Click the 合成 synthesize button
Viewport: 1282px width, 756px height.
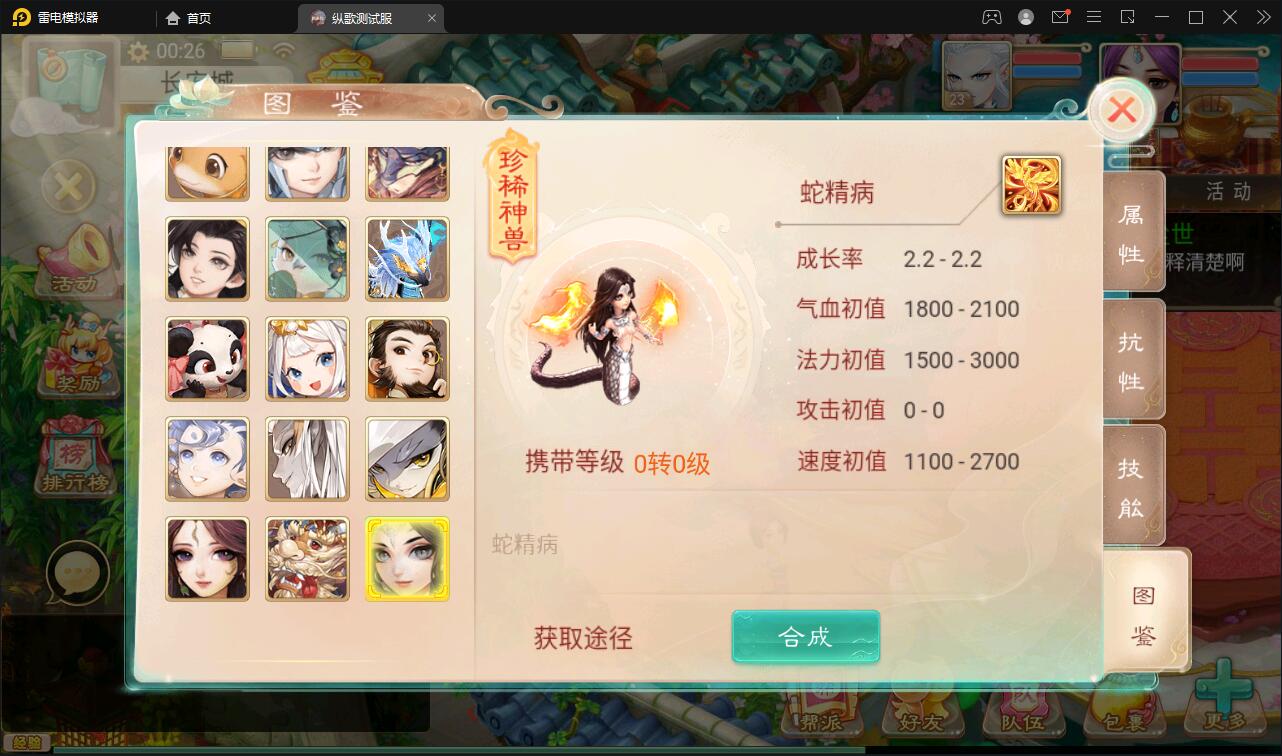pyautogui.click(x=805, y=636)
